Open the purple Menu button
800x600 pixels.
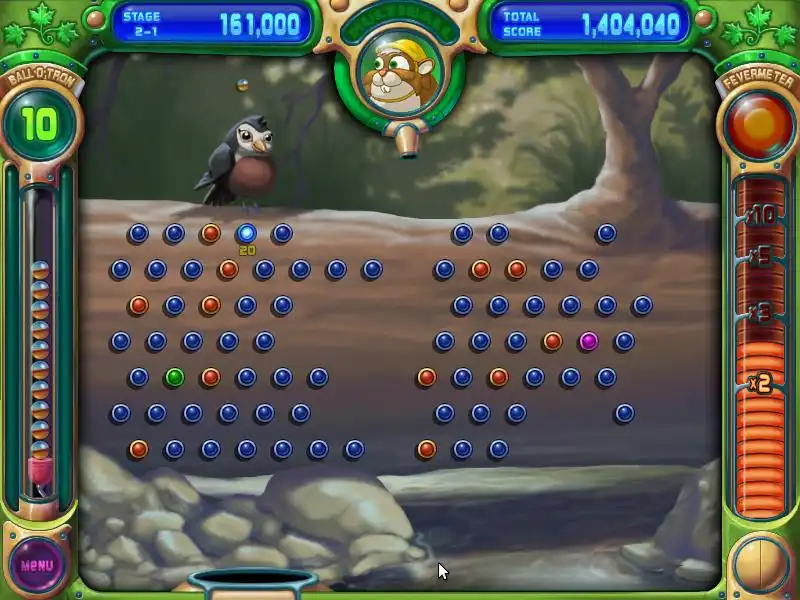point(37,565)
